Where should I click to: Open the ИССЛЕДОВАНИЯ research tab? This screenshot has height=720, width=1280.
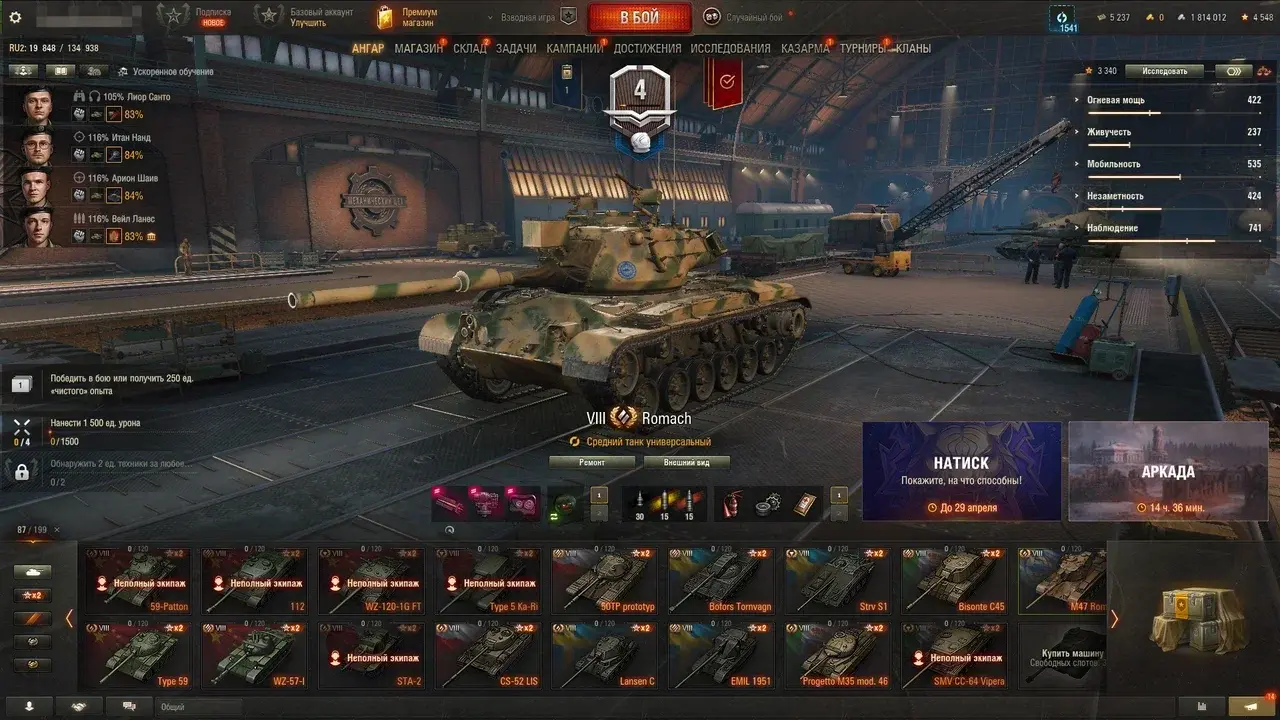(730, 48)
